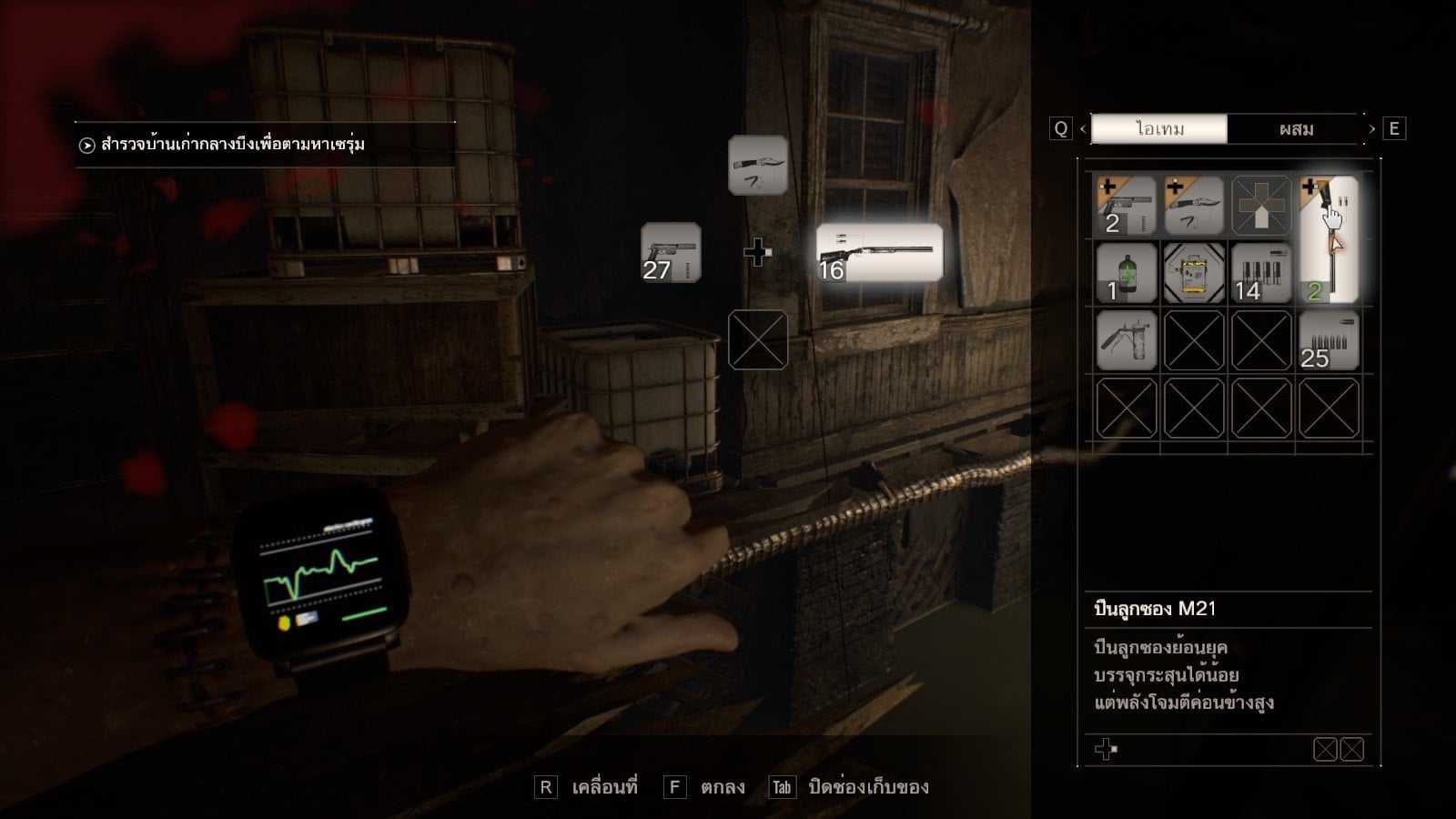Image resolution: width=1456 pixels, height=819 pixels.
Task: Select the shotgun on the shortcut wheel
Action: 879,252
